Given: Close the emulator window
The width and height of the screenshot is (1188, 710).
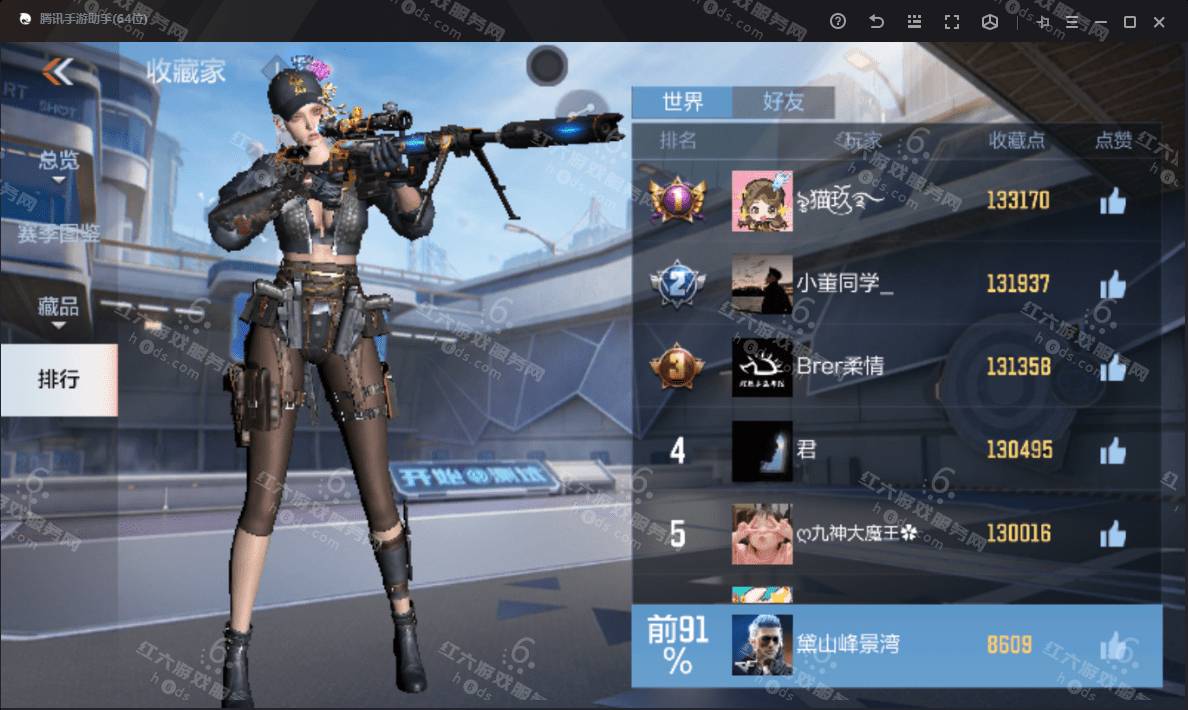Looking at the screenshot, I should tap(1160, 22).
